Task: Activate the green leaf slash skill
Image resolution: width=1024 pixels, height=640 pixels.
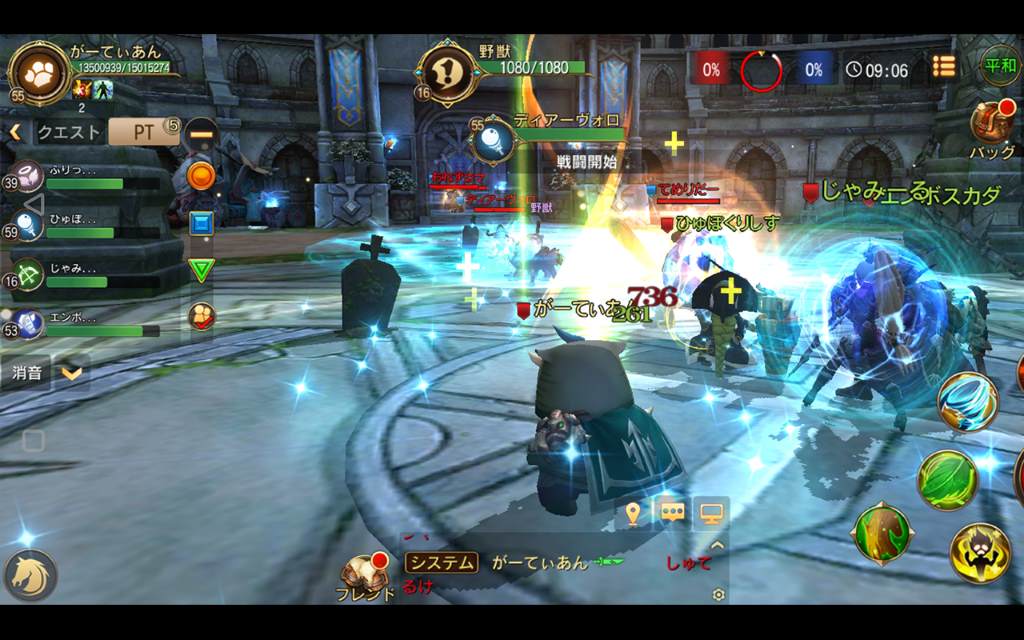Action: tap(946, 479)
